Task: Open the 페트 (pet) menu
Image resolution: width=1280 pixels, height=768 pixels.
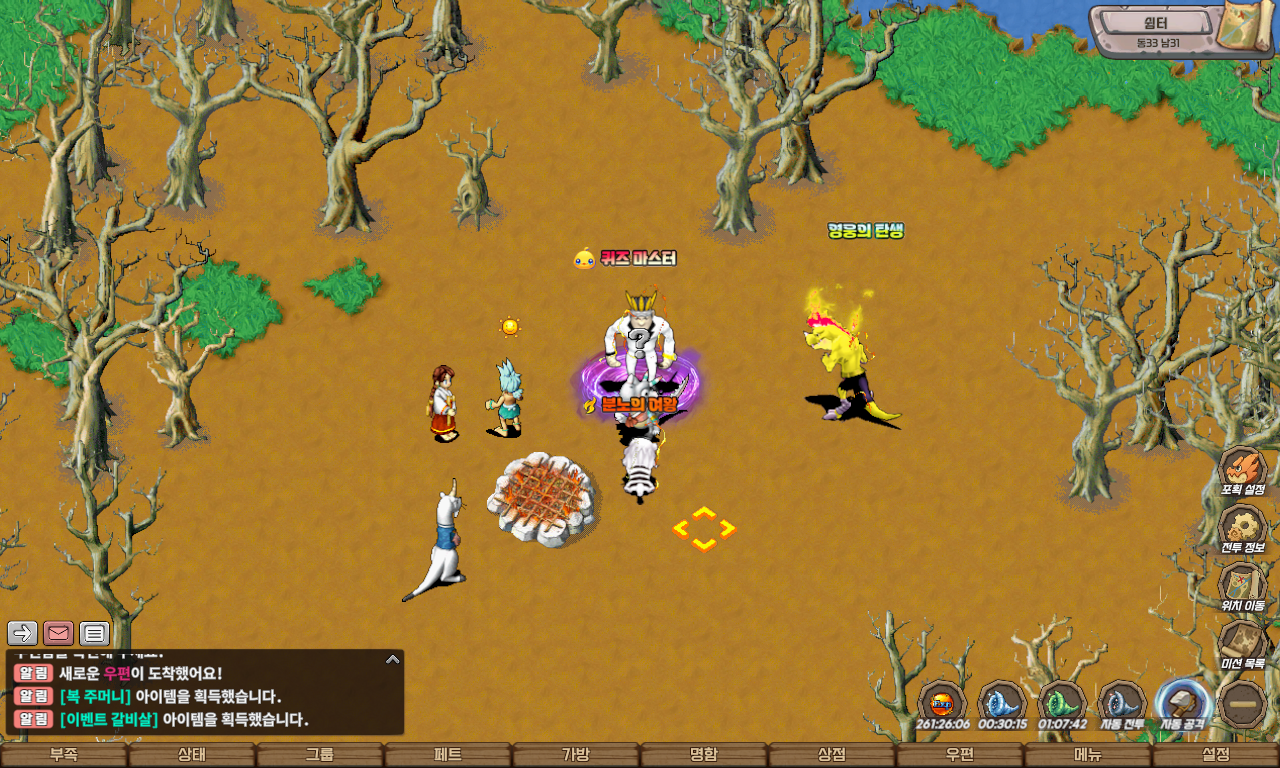Action: pyautogui.click(x=448, y=755)
